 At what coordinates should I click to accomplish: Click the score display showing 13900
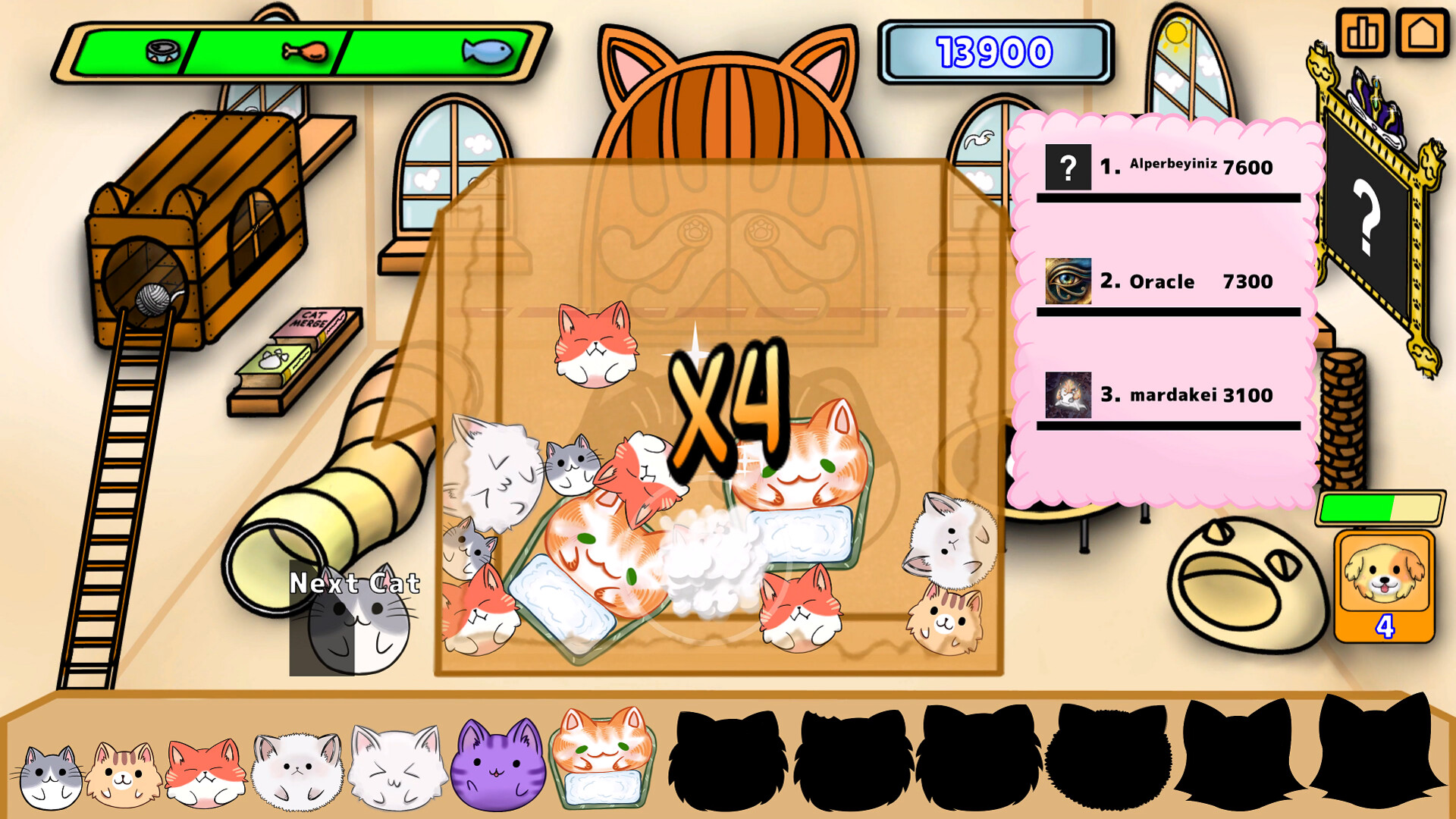(993, 51)
